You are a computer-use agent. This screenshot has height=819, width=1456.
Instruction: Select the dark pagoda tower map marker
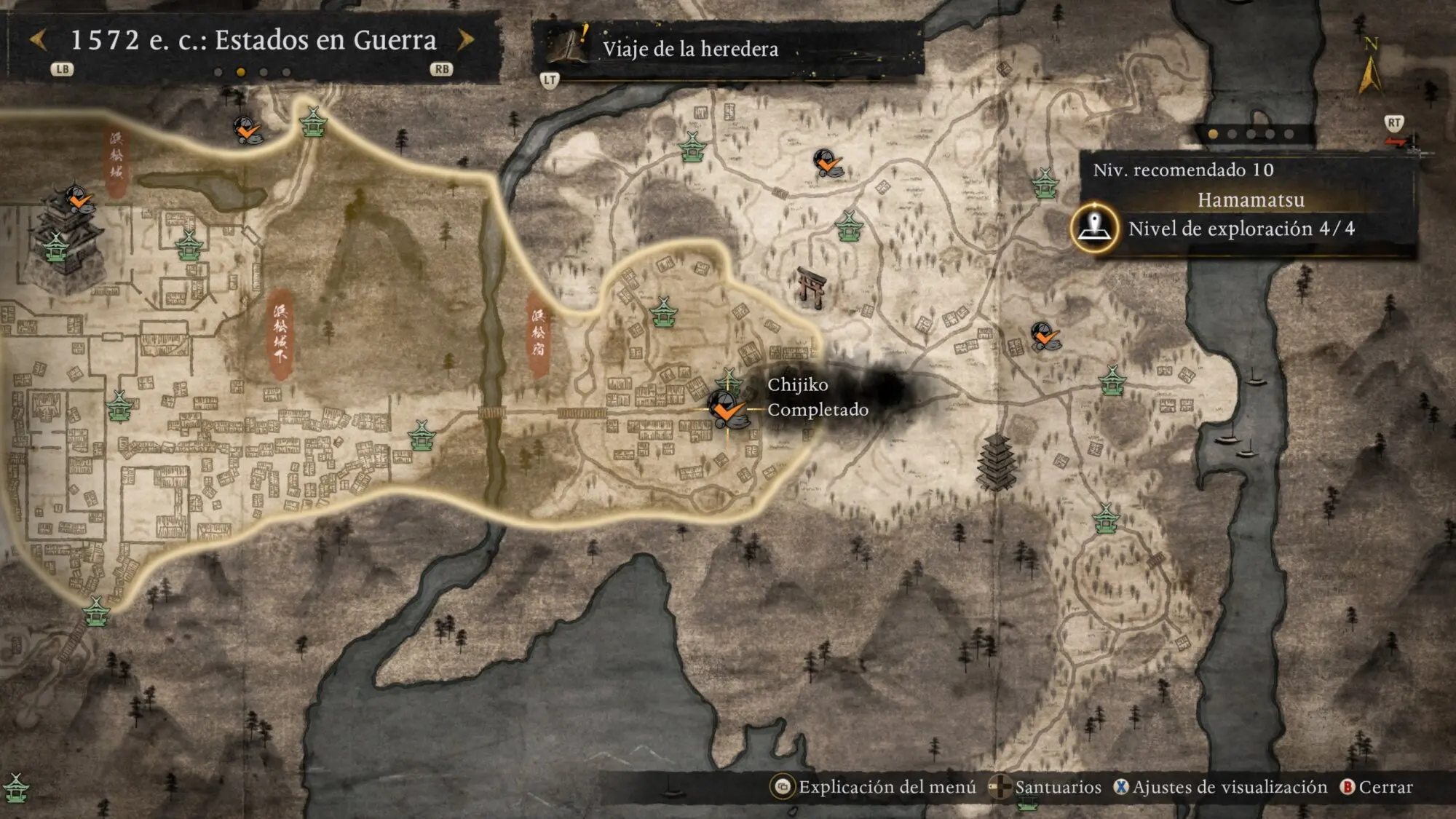tap(997, 461)
